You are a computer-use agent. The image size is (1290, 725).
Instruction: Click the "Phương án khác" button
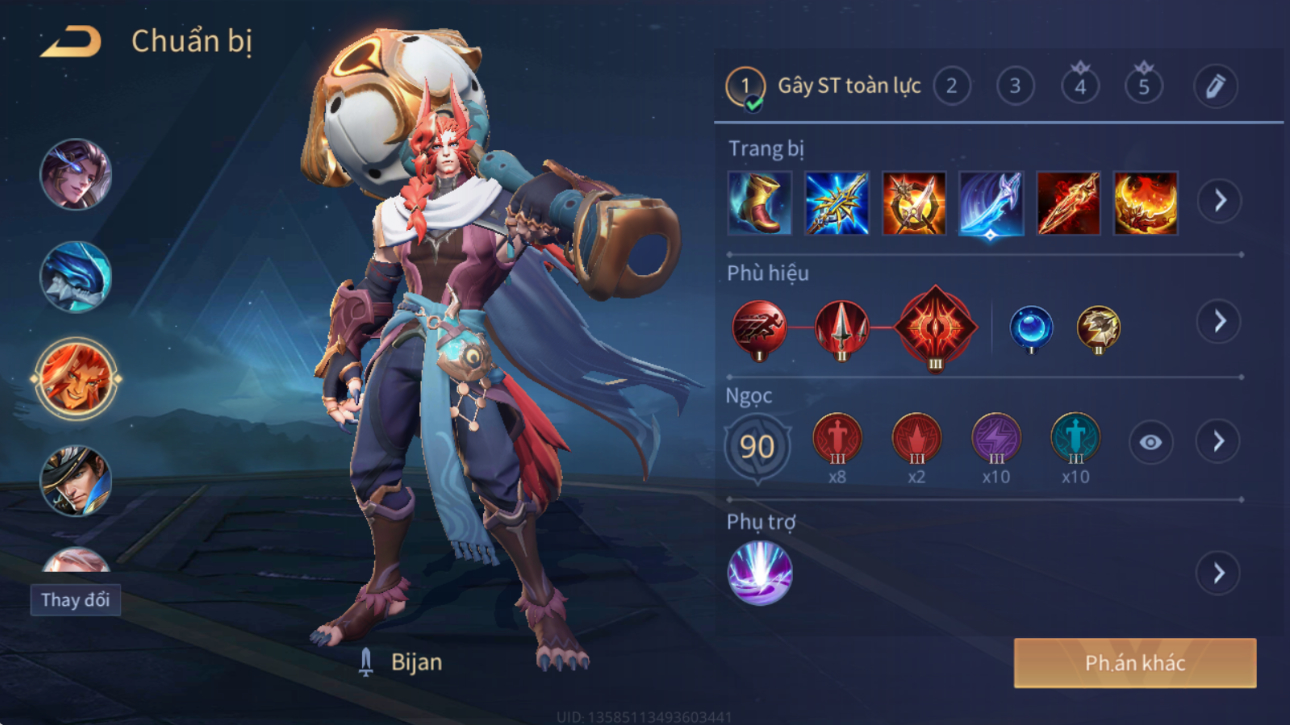(1135, 663)
